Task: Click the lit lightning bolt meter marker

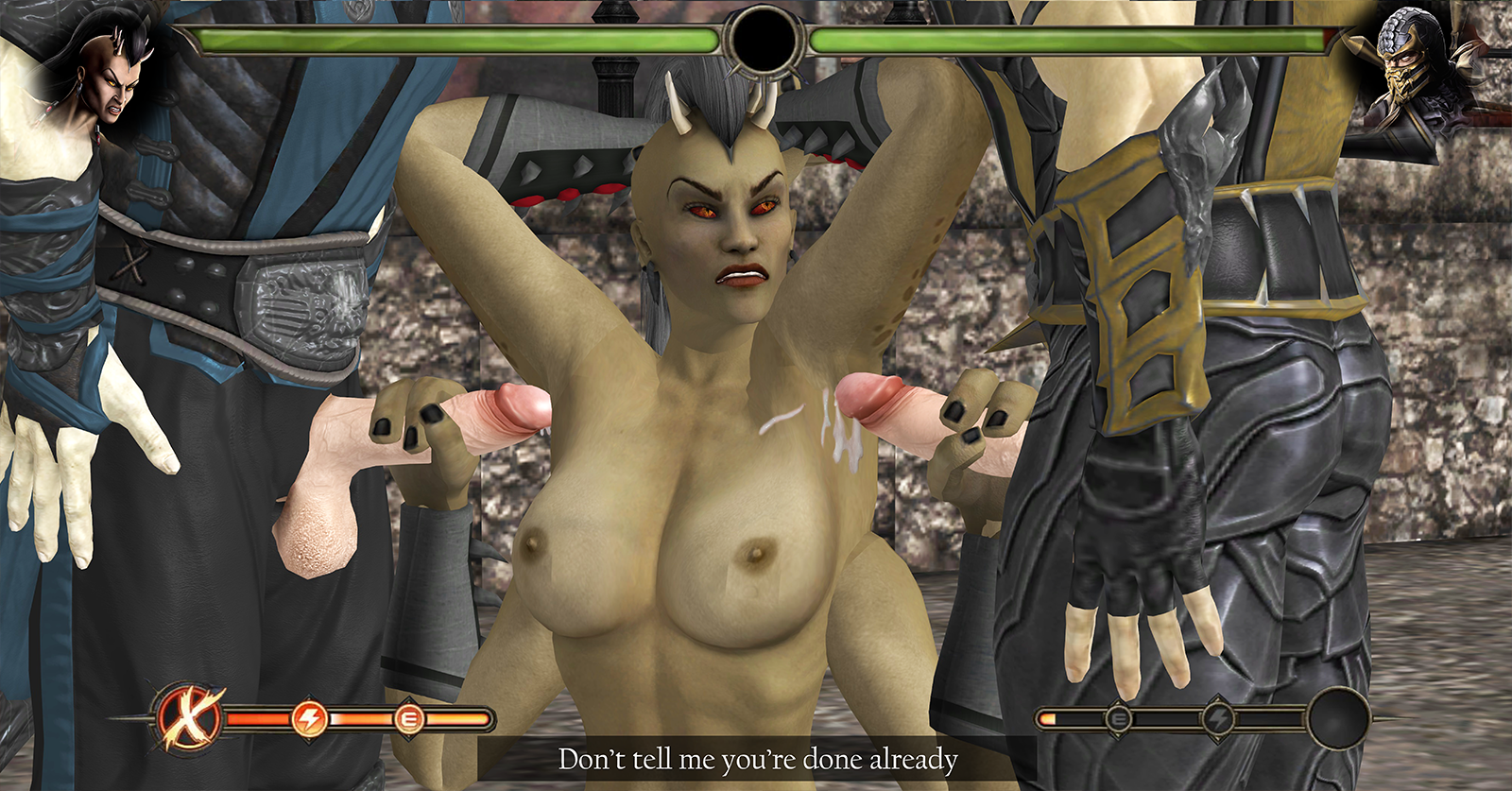Action: click(x=308, y=719)
